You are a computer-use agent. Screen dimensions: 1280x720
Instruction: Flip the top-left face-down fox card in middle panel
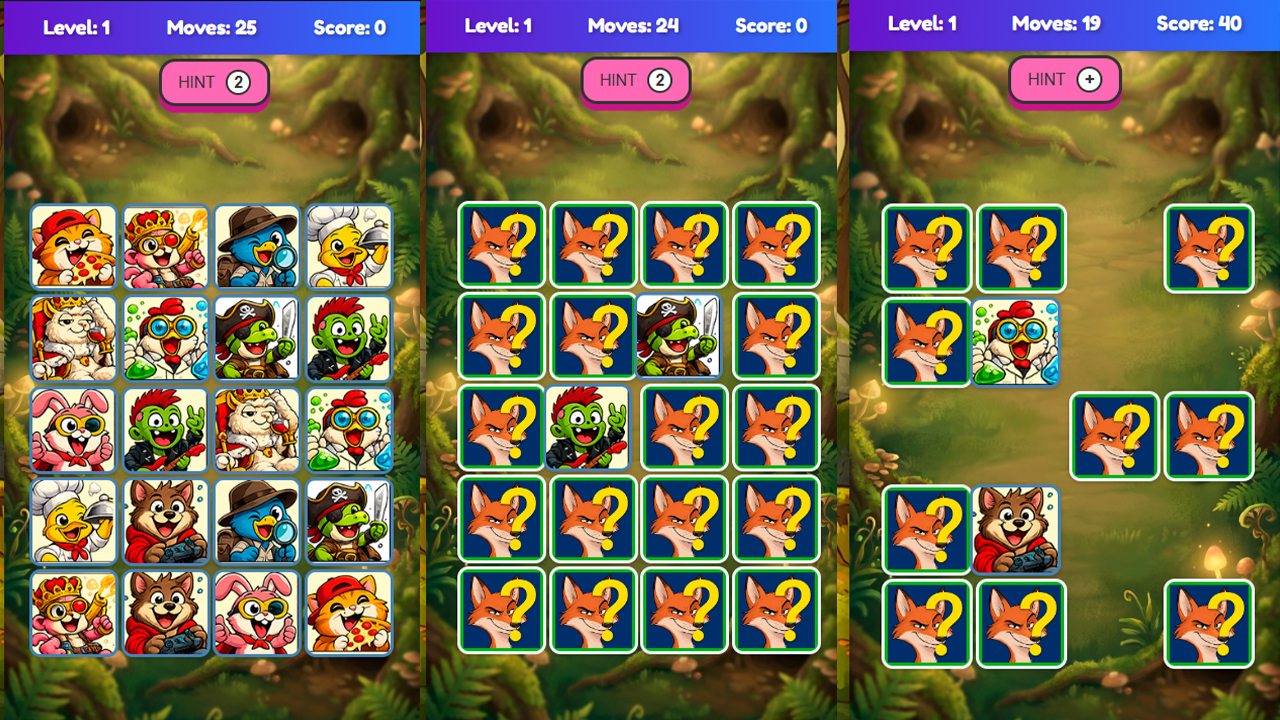(x=502, y=245)
